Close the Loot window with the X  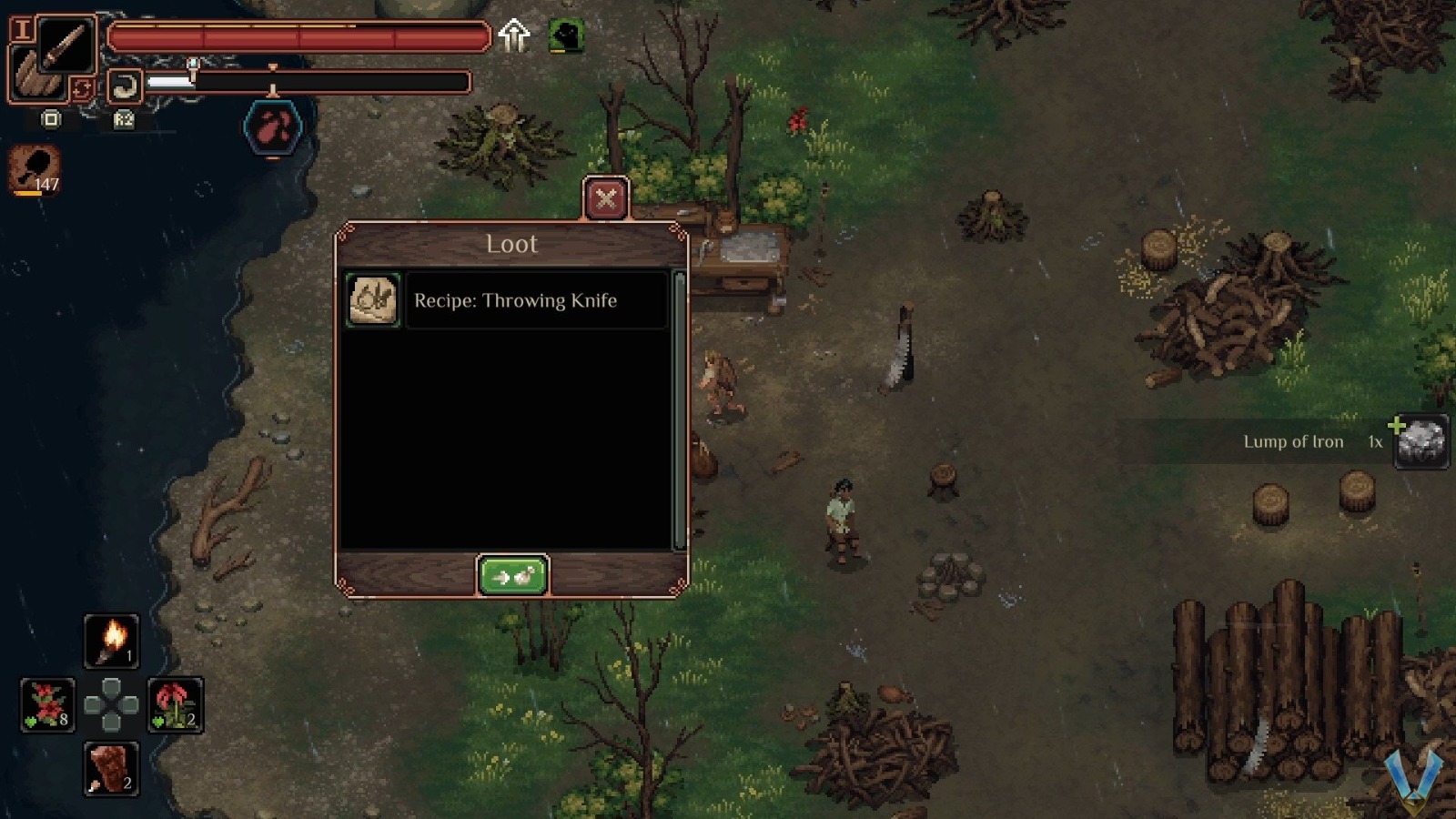click(606, 199)
